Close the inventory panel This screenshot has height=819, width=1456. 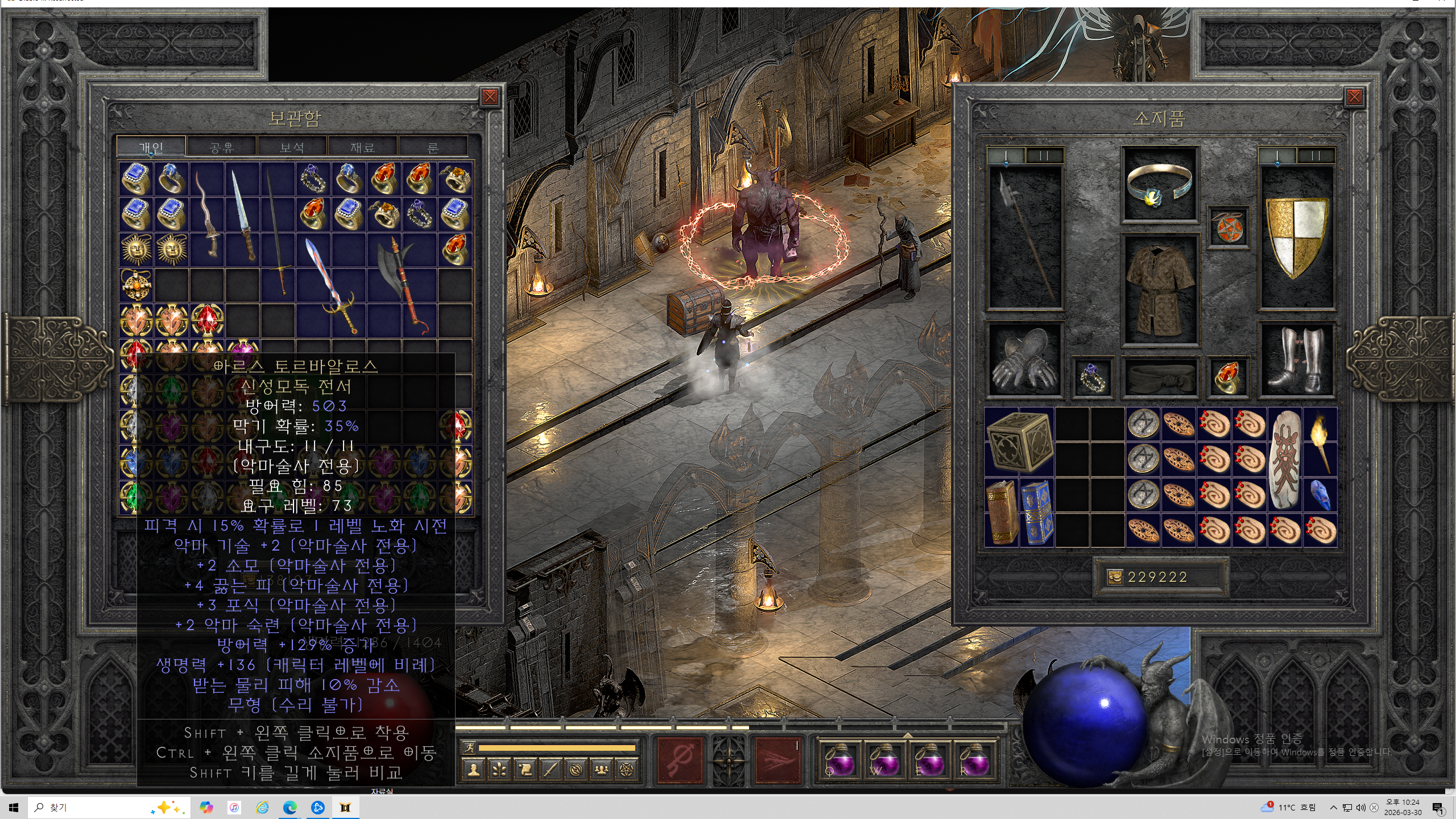[1354, 97]
